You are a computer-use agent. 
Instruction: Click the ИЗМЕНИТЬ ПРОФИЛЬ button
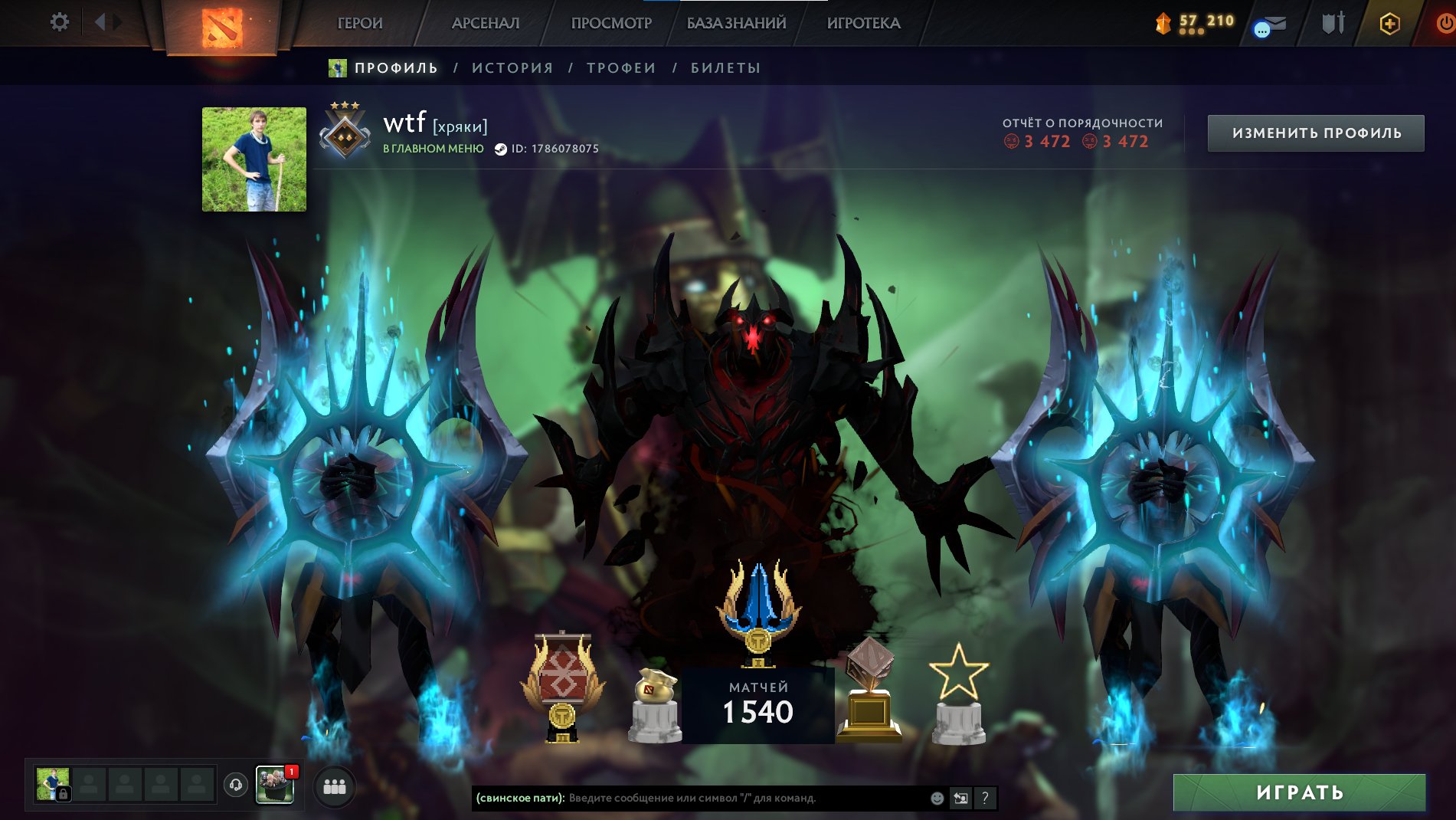click(1316, 133)
